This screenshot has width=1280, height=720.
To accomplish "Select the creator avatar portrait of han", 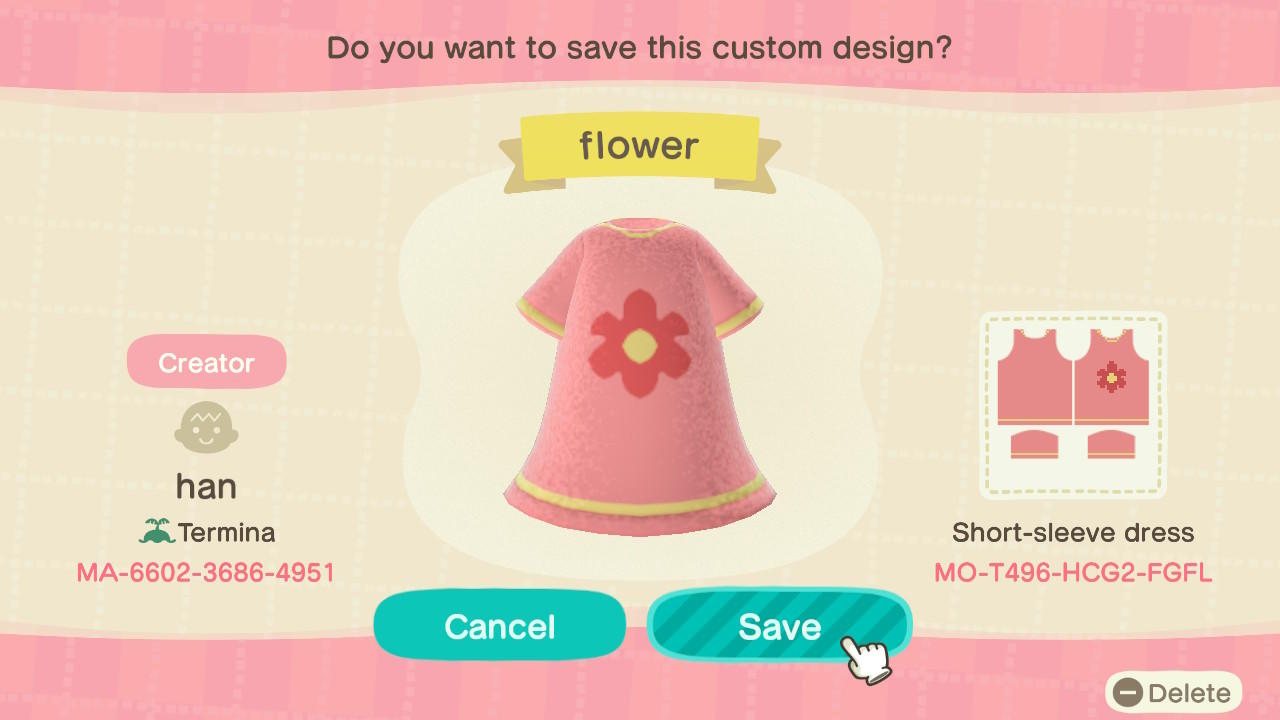I will click(x=206, y=427).
